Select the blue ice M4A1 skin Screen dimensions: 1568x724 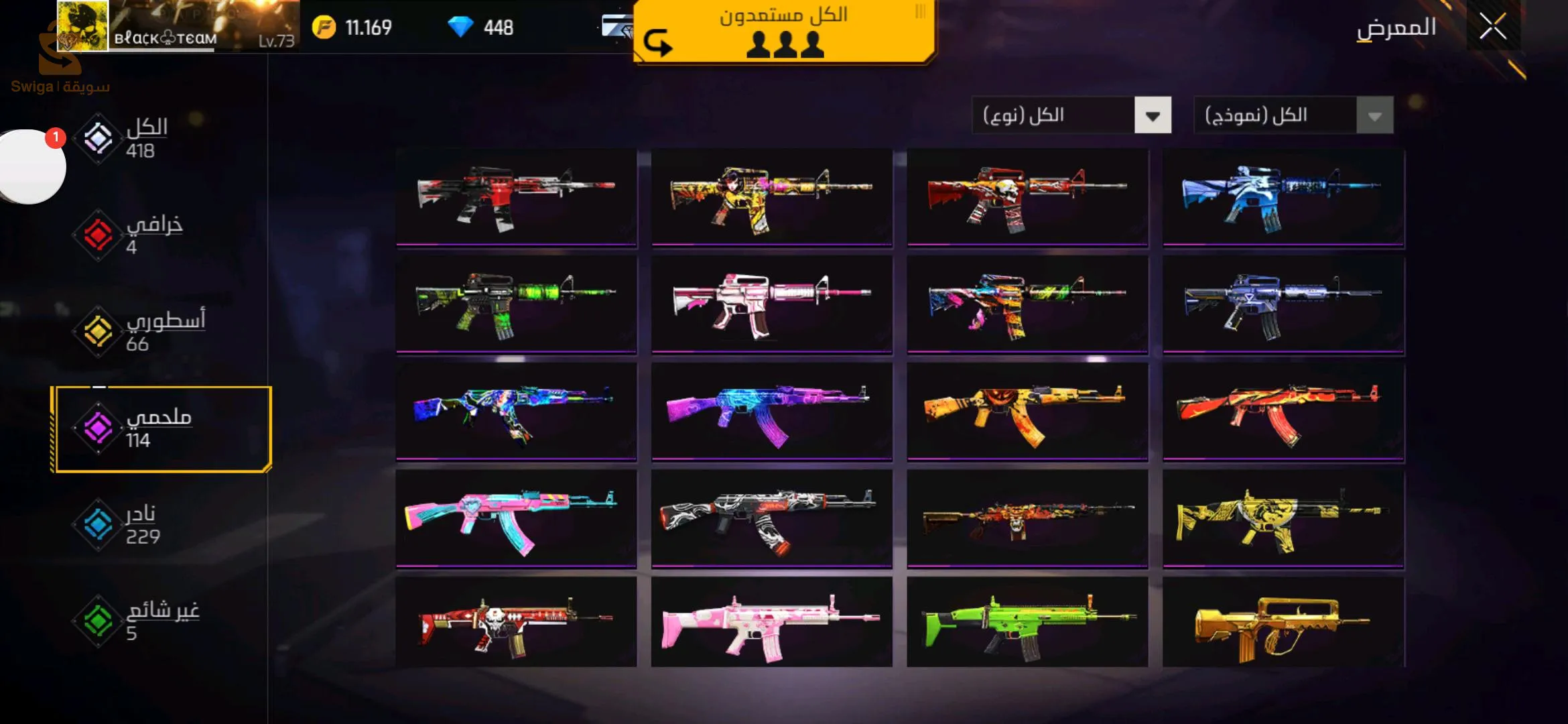coord(1283,197)
